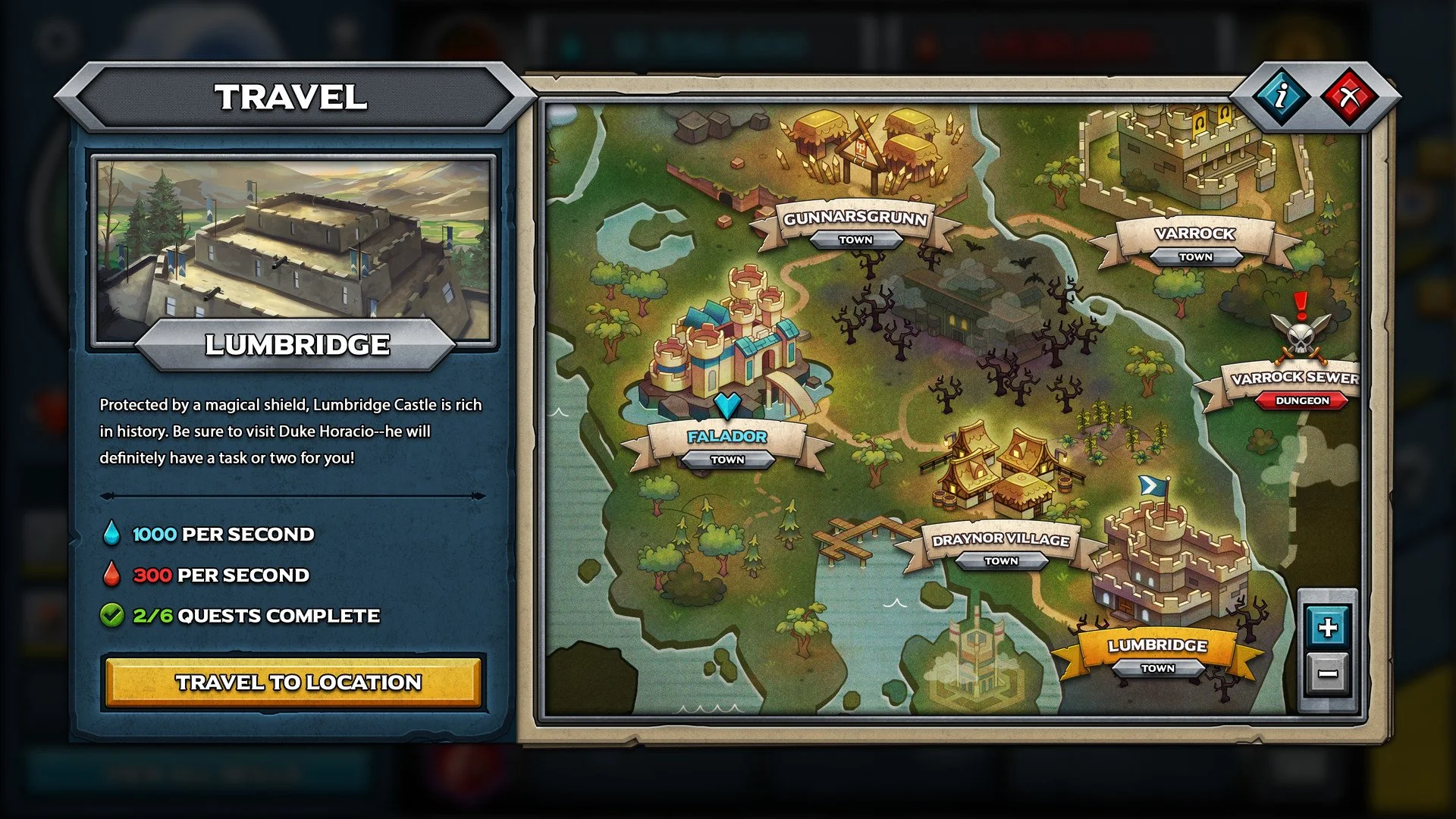Select the Lumbridge town banner
The width and height of the screenshot is (1456, 819).
1157,648
